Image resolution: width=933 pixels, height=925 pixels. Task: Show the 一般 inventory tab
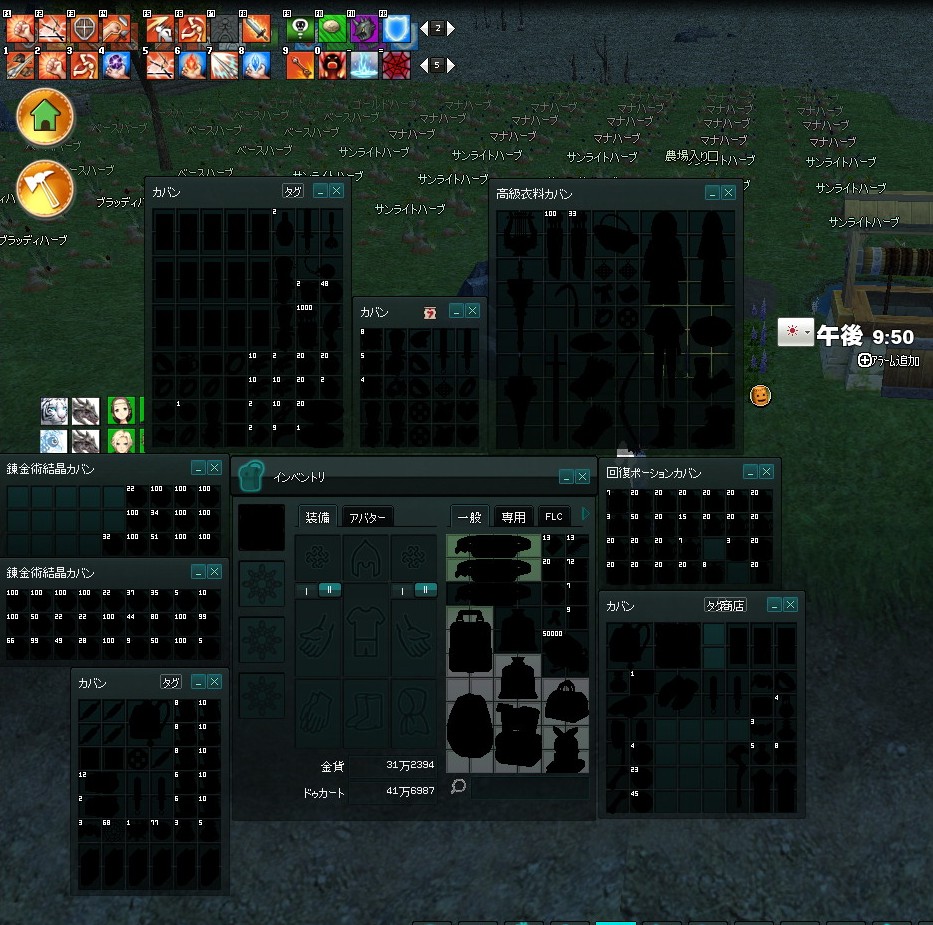click(469, 517)
